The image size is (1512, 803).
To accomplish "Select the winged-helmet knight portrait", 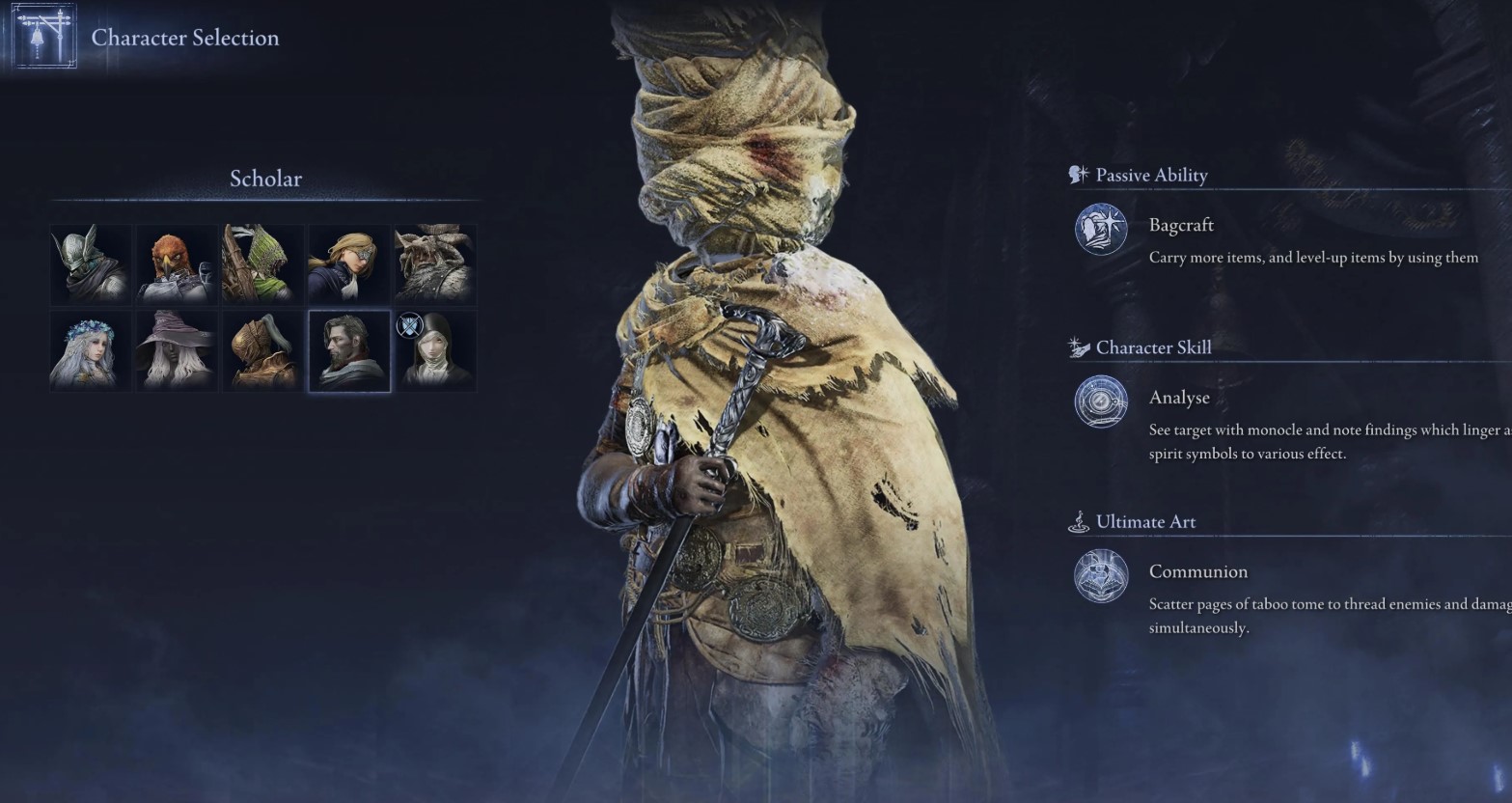I will [91, 263].
